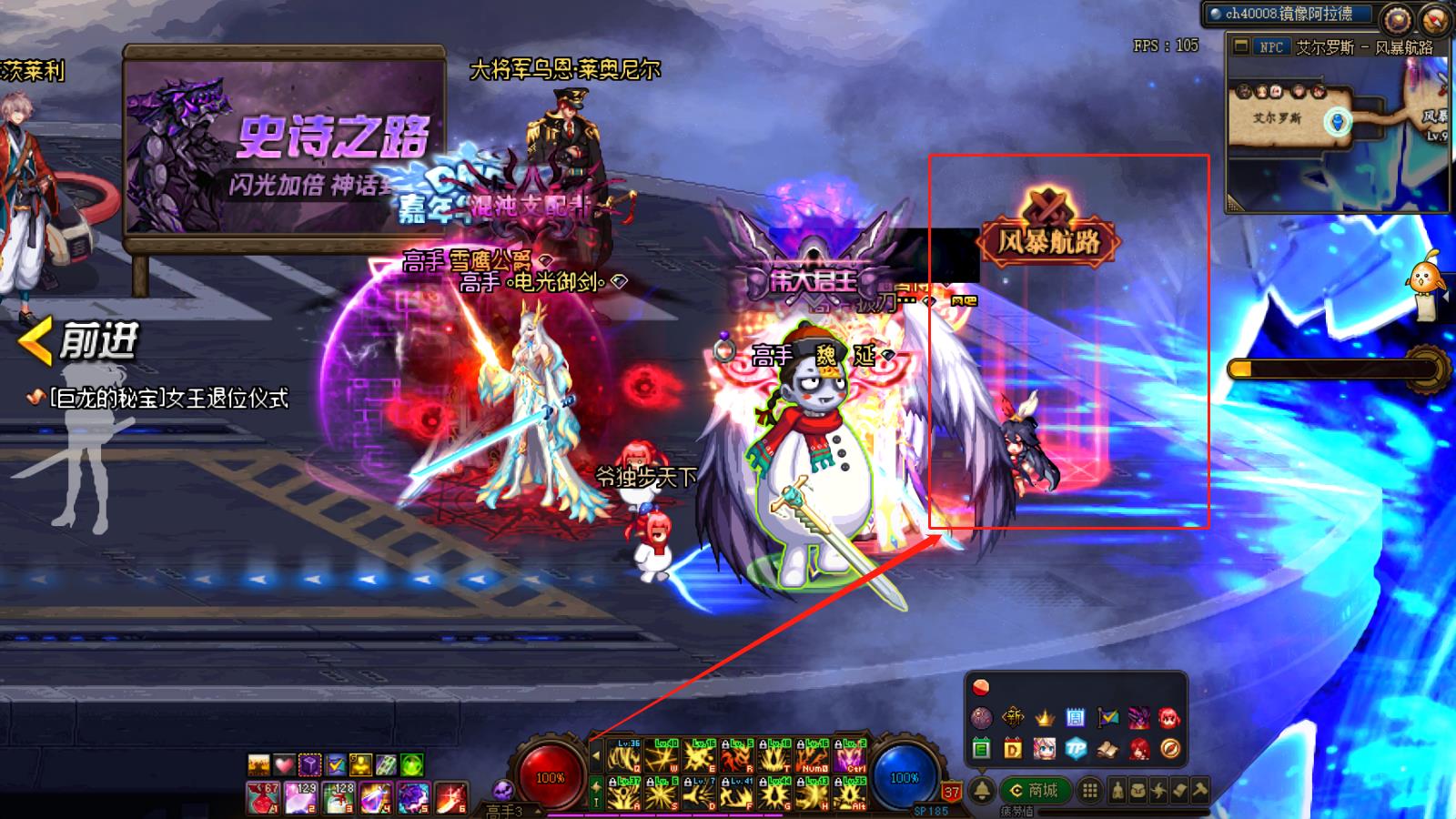Click the blue location marker on the minimap
The height and width of the screenshot is (819, 1456).
tap(1337, 120)
